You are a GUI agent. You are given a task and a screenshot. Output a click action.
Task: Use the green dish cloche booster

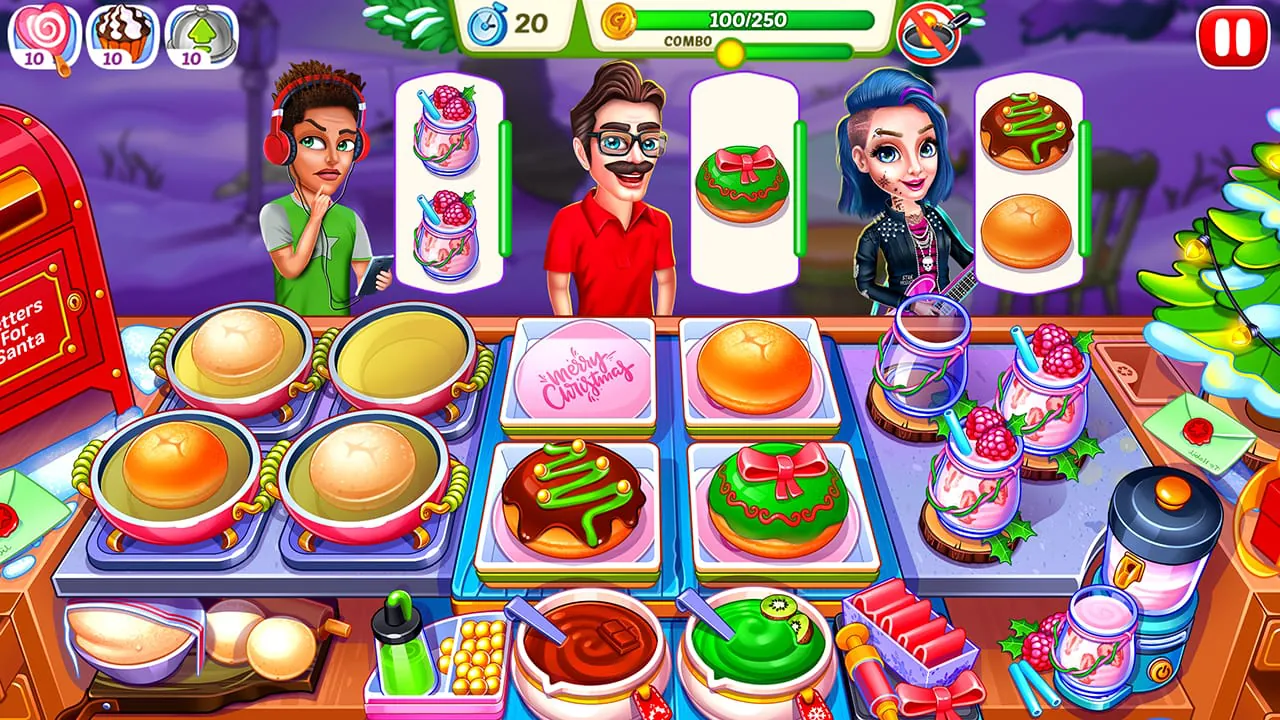click(x=185, y=28)
